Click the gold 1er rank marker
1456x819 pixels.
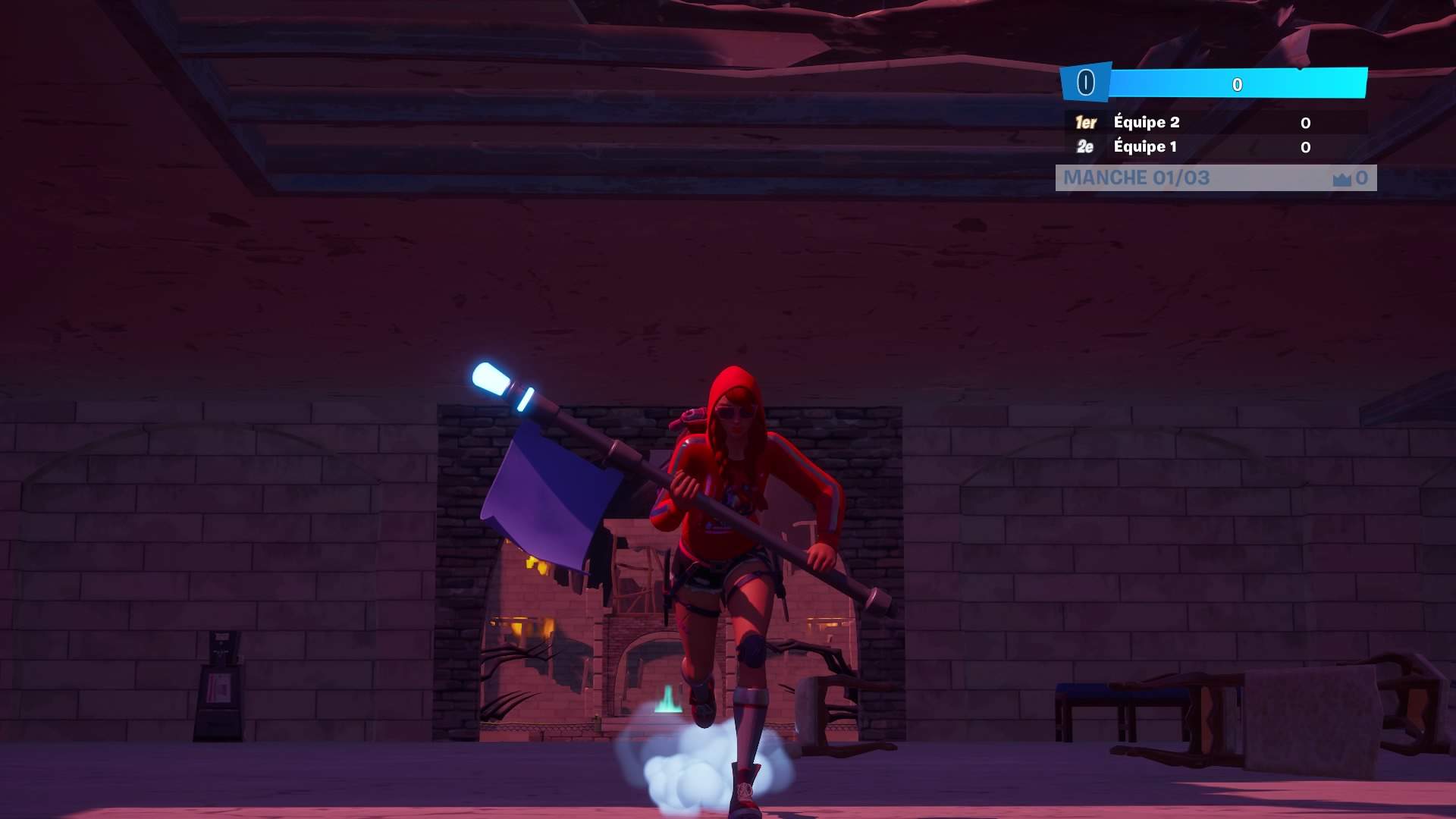pos(1086,122)
